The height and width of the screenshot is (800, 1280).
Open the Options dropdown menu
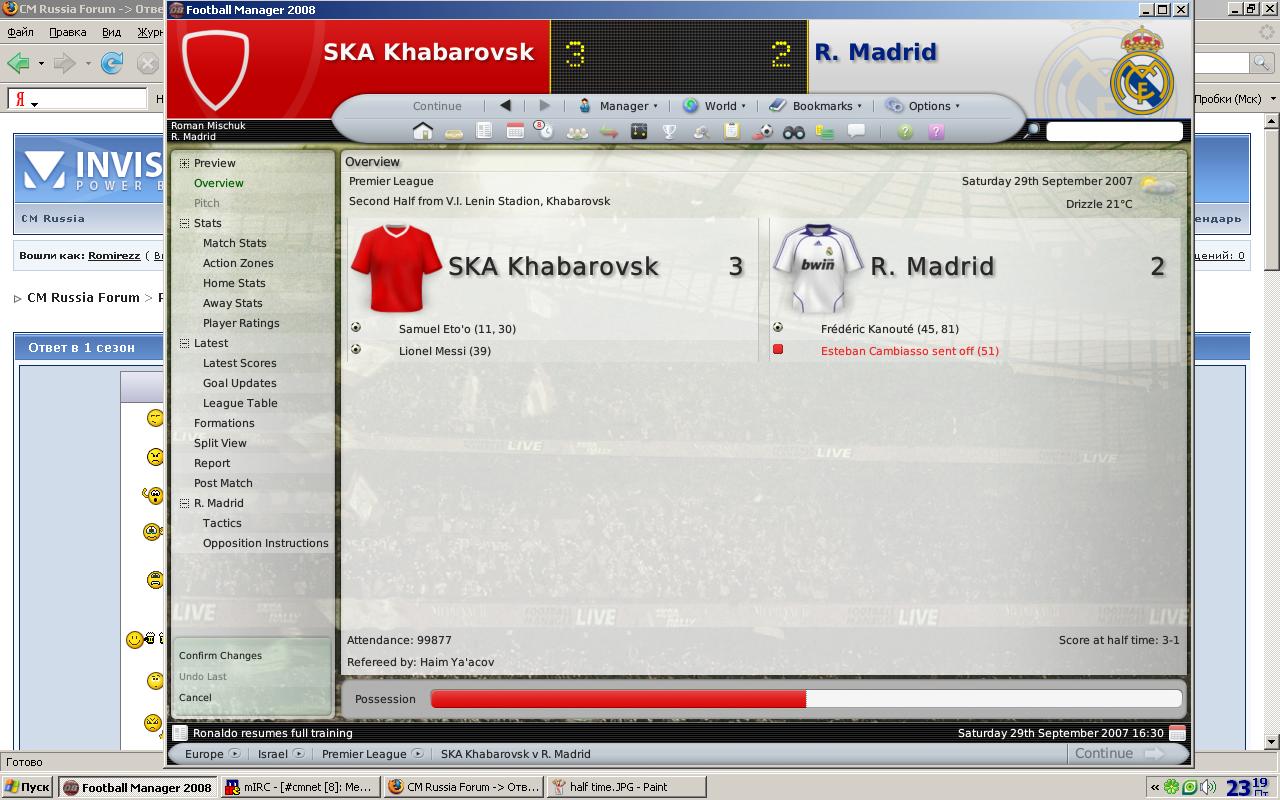(x=923, y=106)
